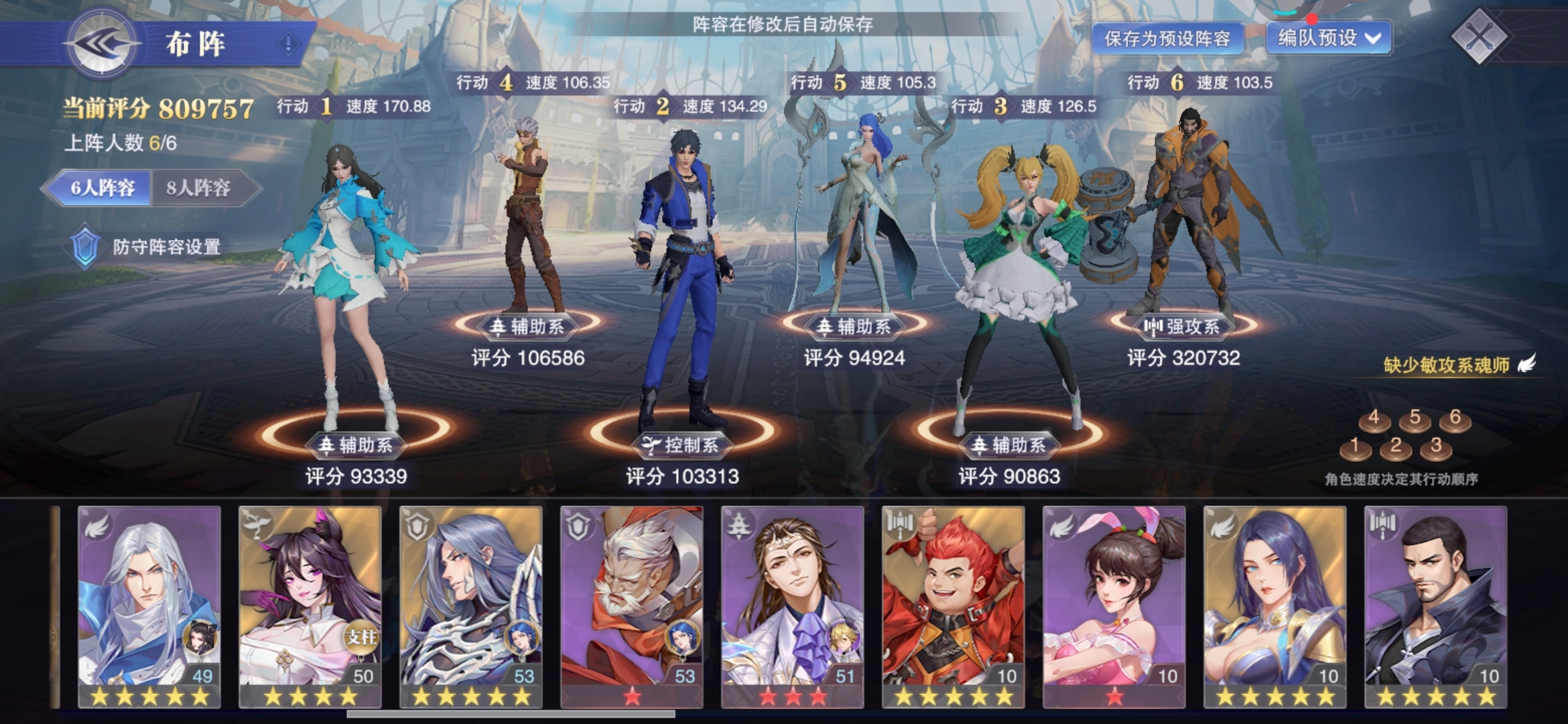Image resolution: width=1568 pixels, height=724 pixels.
Task: Switch to the 8人阵容 tab
Action: pyautogui.click(x=199, y=188)
